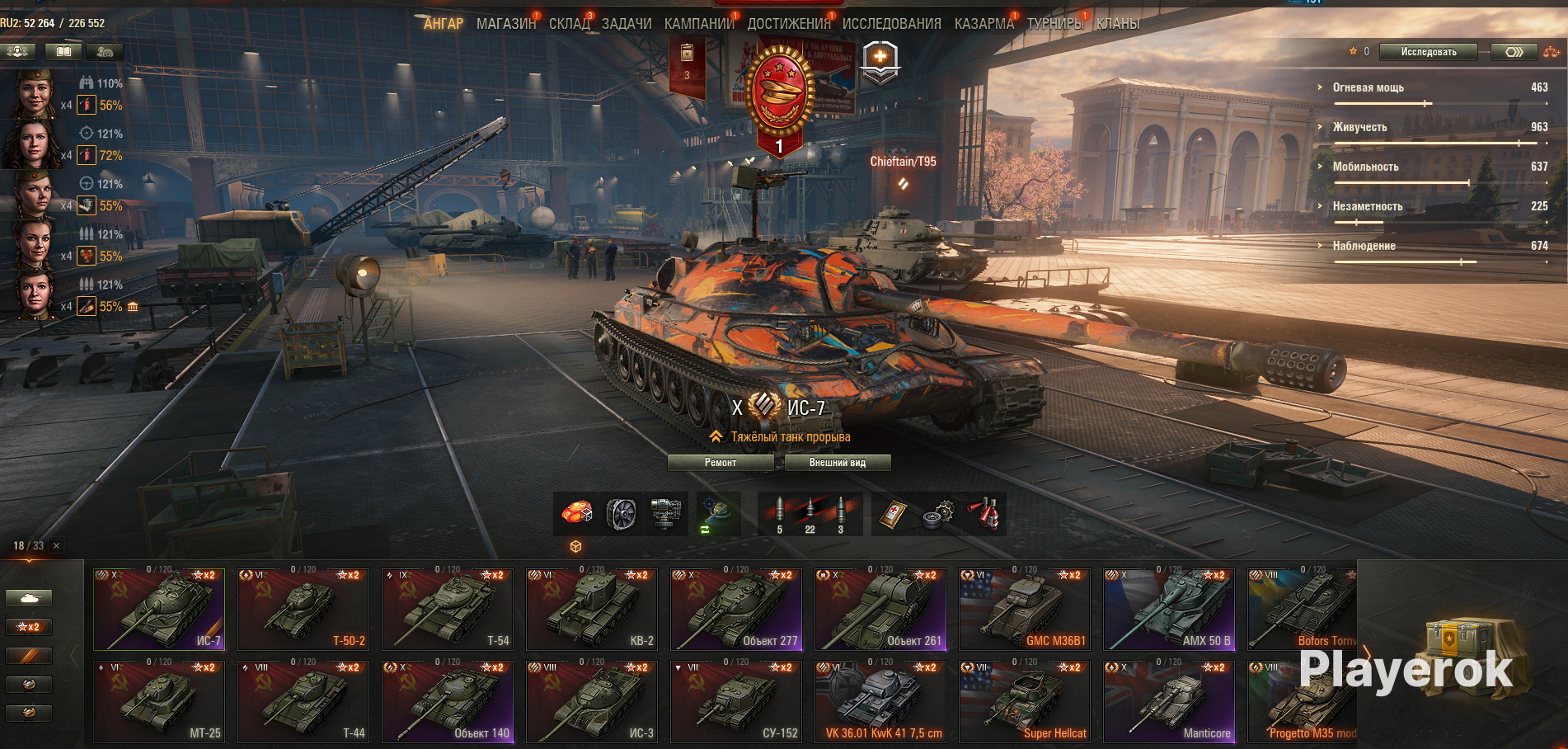Image resolution: width=1568 pixels, height=749 pixels.
Task: Select the Super Hellcat tank card
Action: [x=1025, y=701]
